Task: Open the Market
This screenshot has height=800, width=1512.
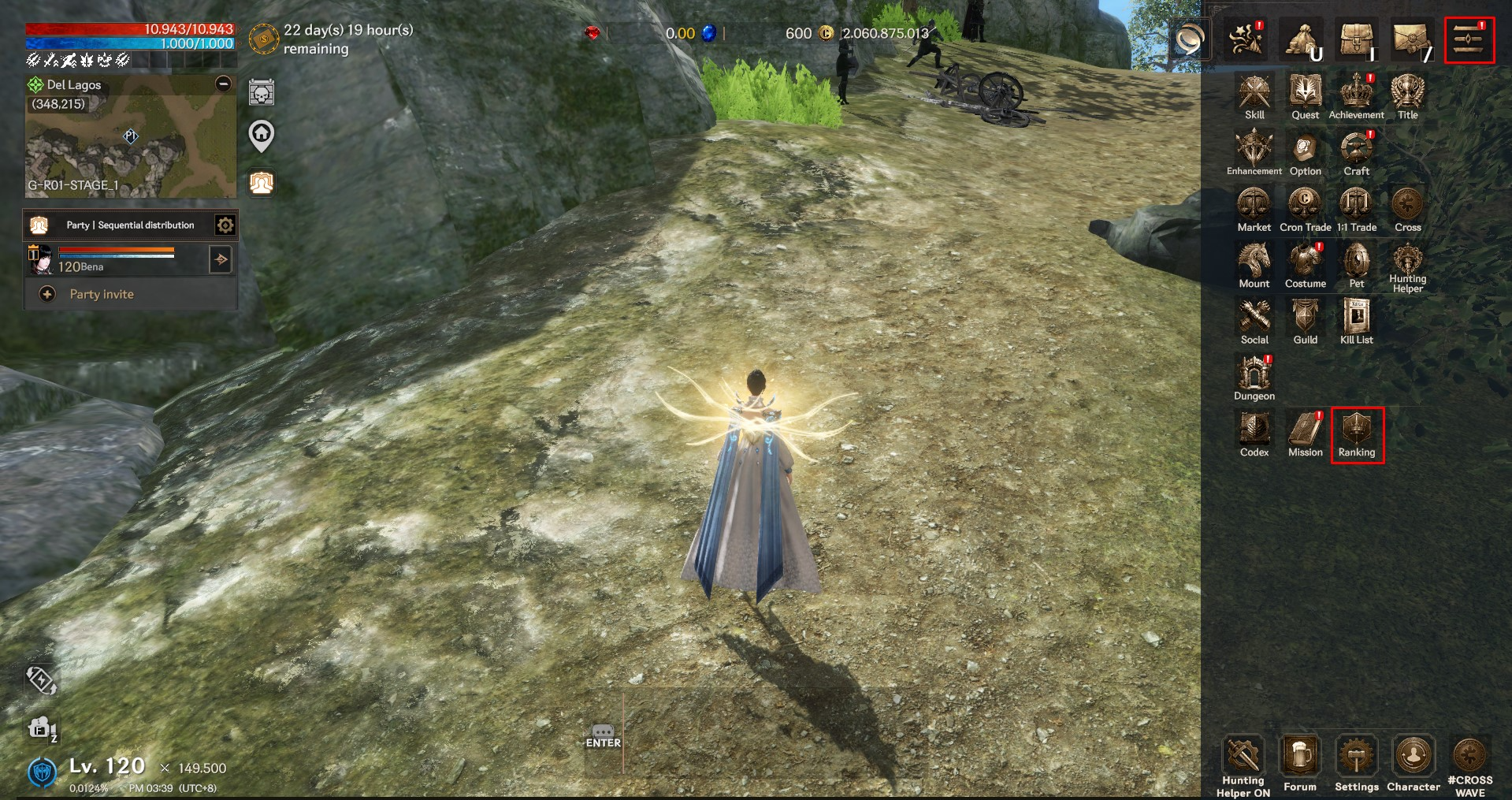Action: pos(1254,210)
